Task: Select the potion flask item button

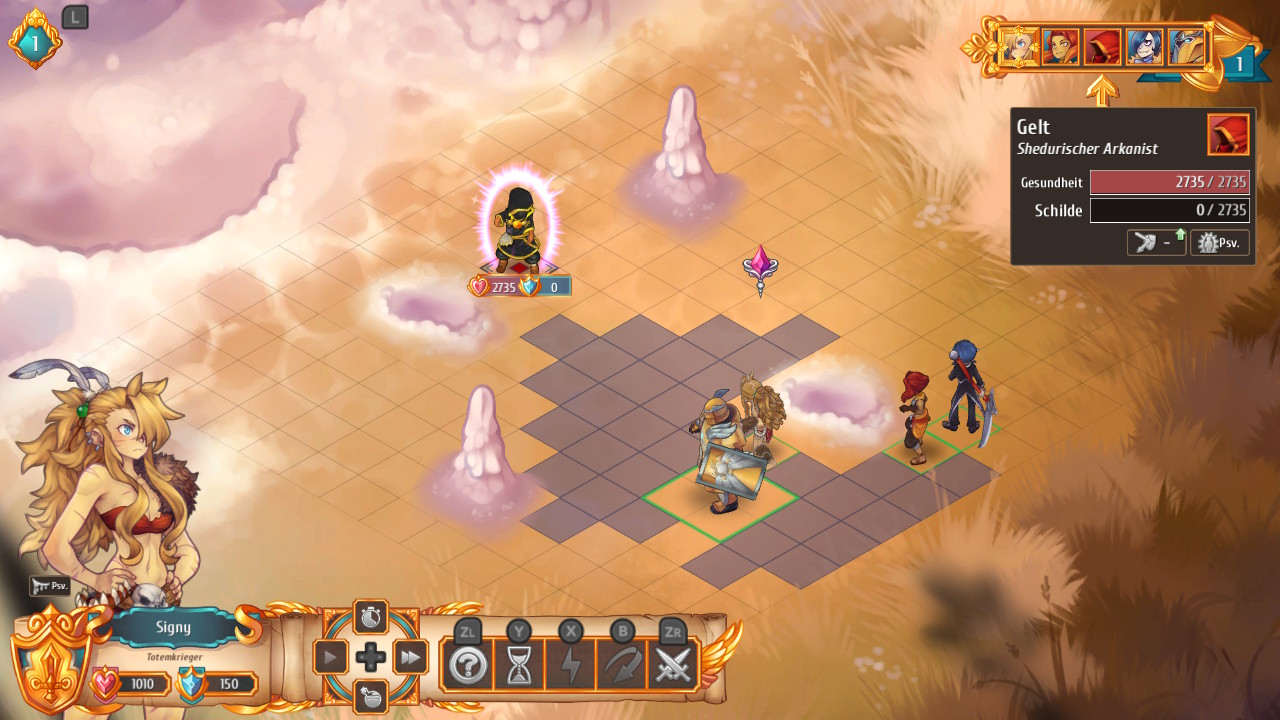Action: point(371,695)
